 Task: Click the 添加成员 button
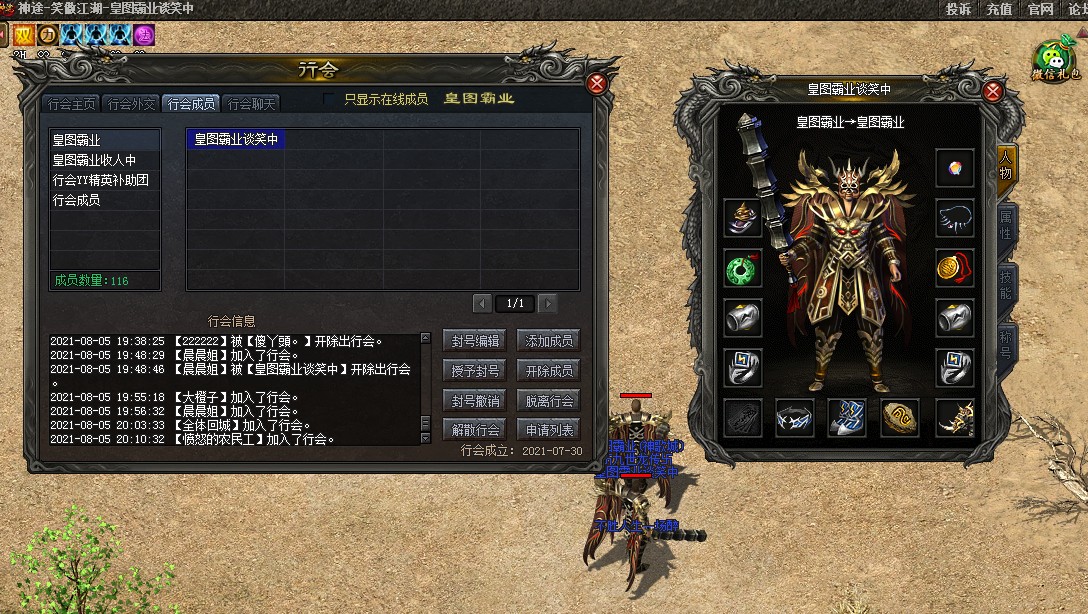point(549,341)
